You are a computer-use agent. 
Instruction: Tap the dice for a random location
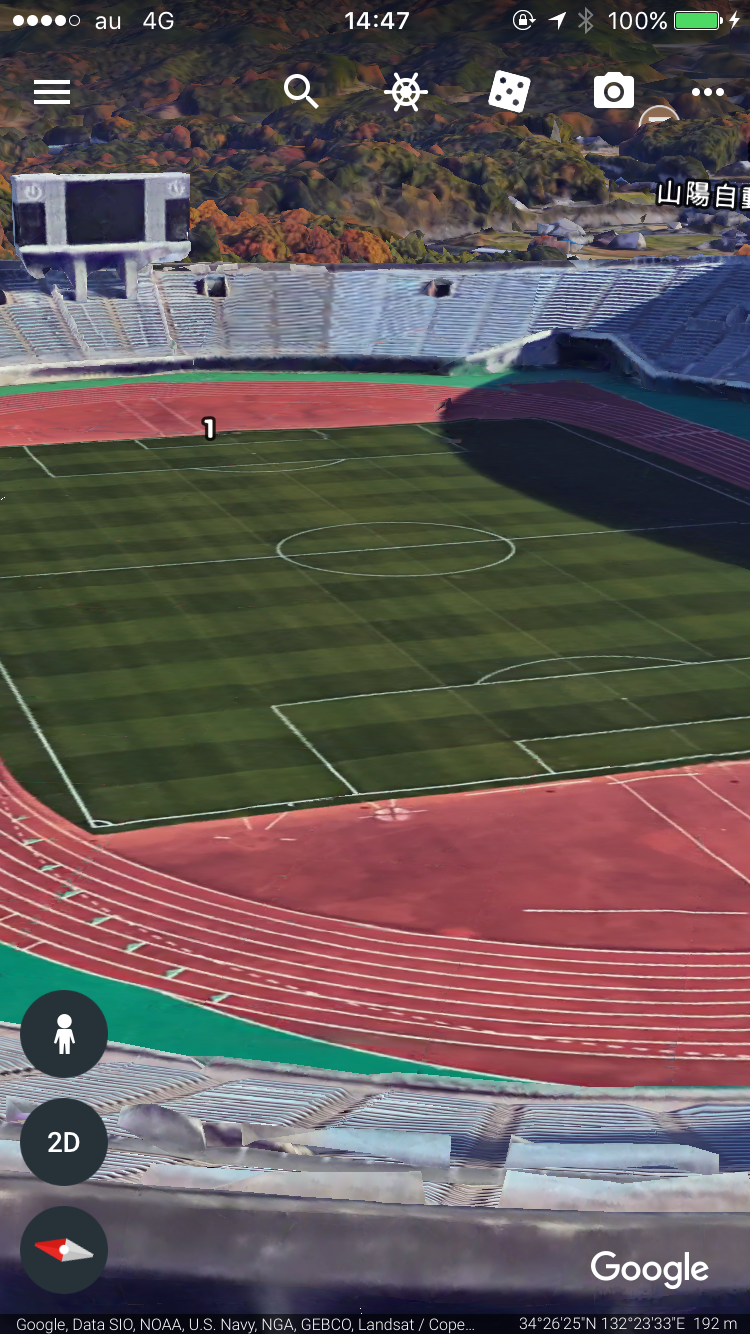(x=510, y=92)
